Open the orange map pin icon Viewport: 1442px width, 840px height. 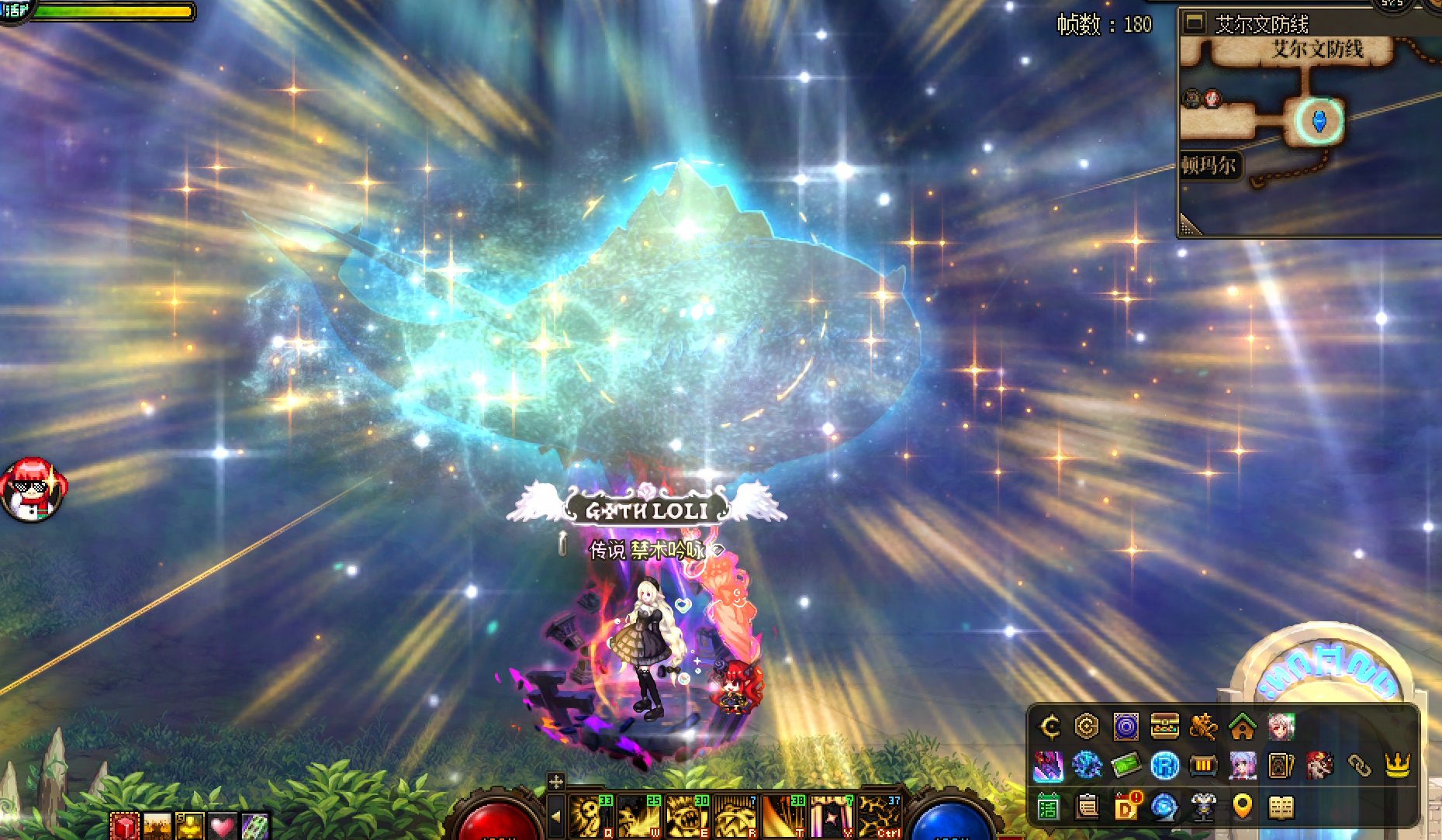click(1242, 807)
